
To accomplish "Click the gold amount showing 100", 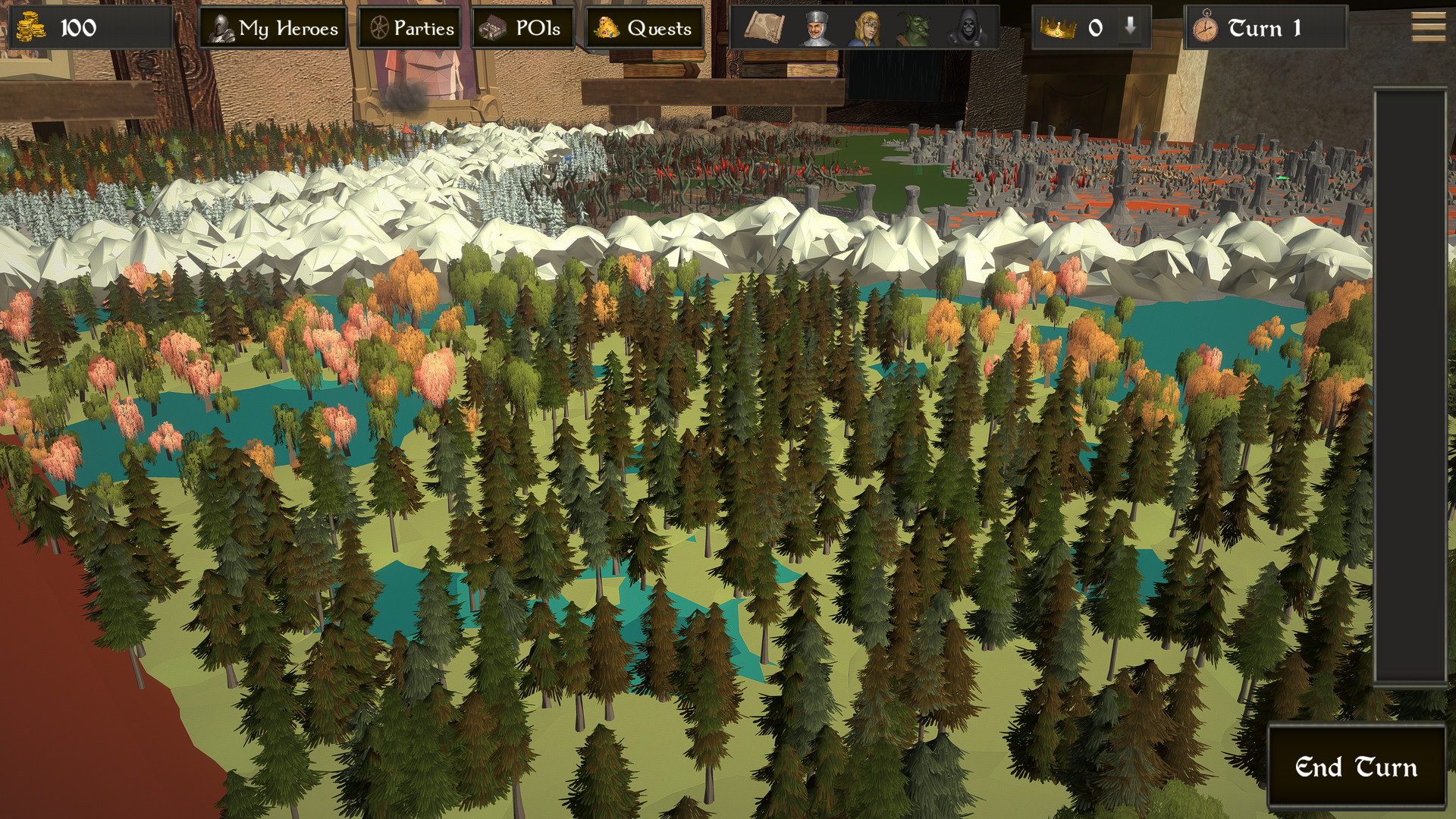I will click(80, 28).
